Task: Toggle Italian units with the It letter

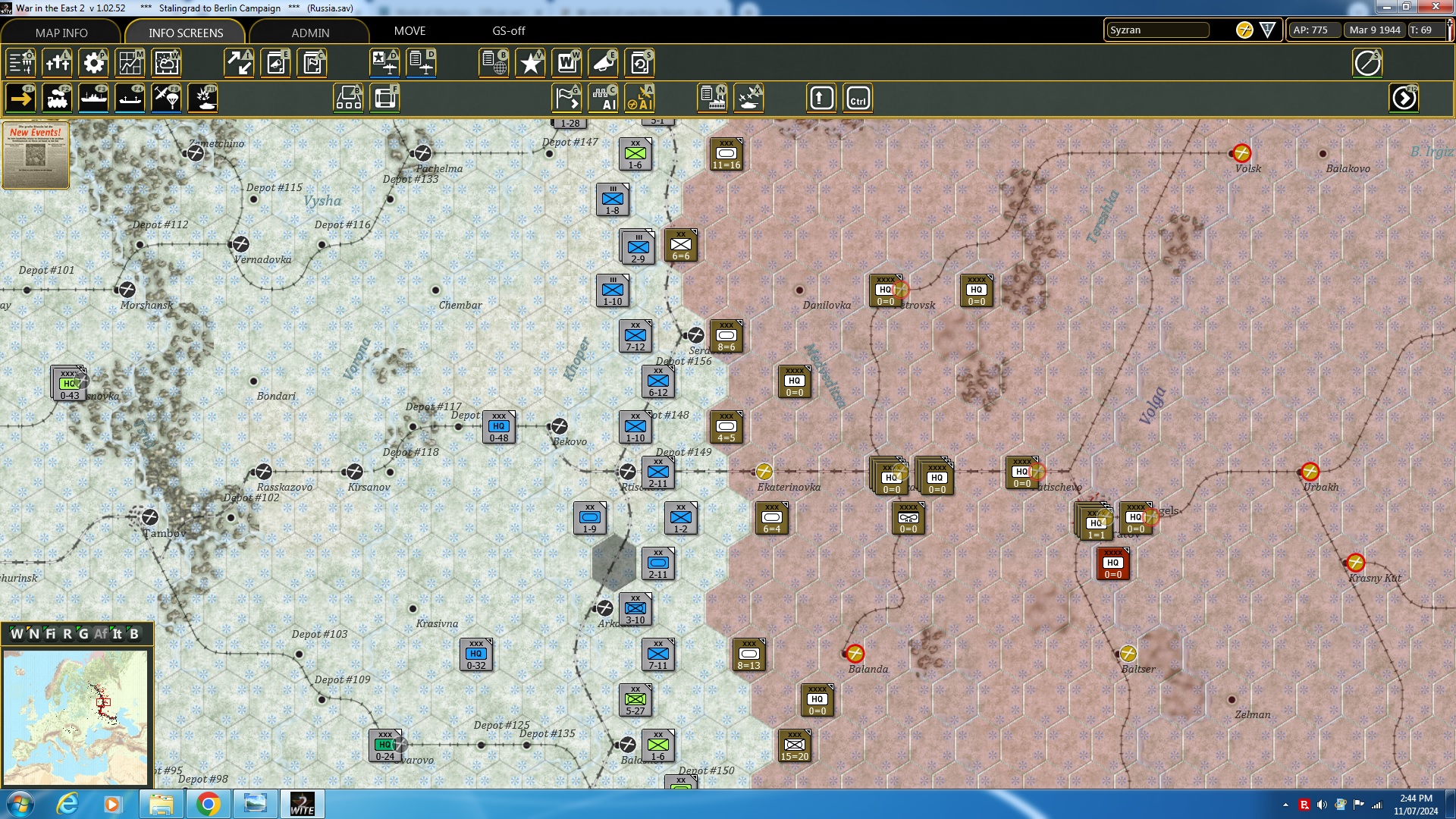Action: (118, 635)
